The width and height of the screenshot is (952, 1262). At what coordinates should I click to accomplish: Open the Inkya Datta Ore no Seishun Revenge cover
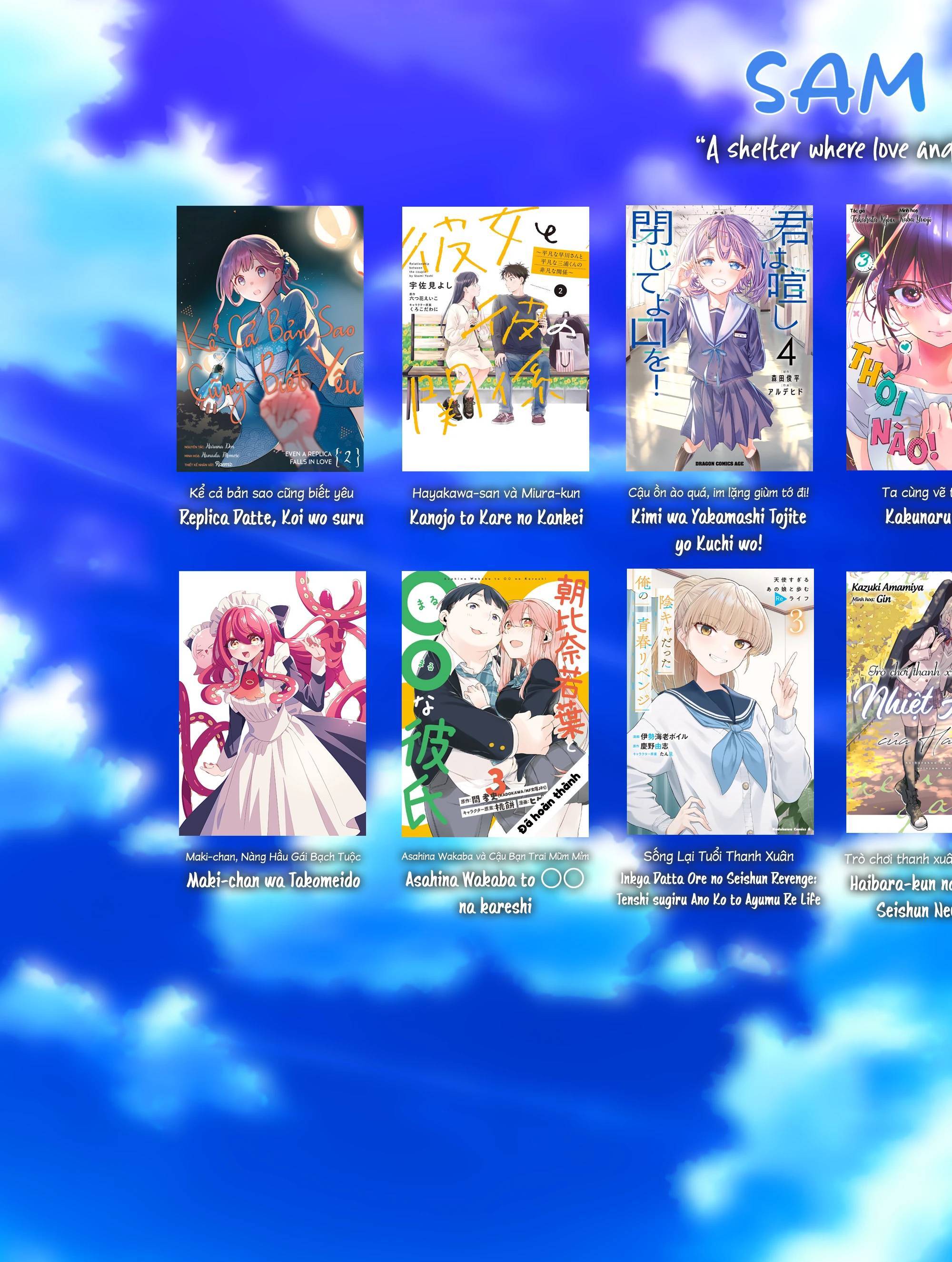(x=720, y=702)
